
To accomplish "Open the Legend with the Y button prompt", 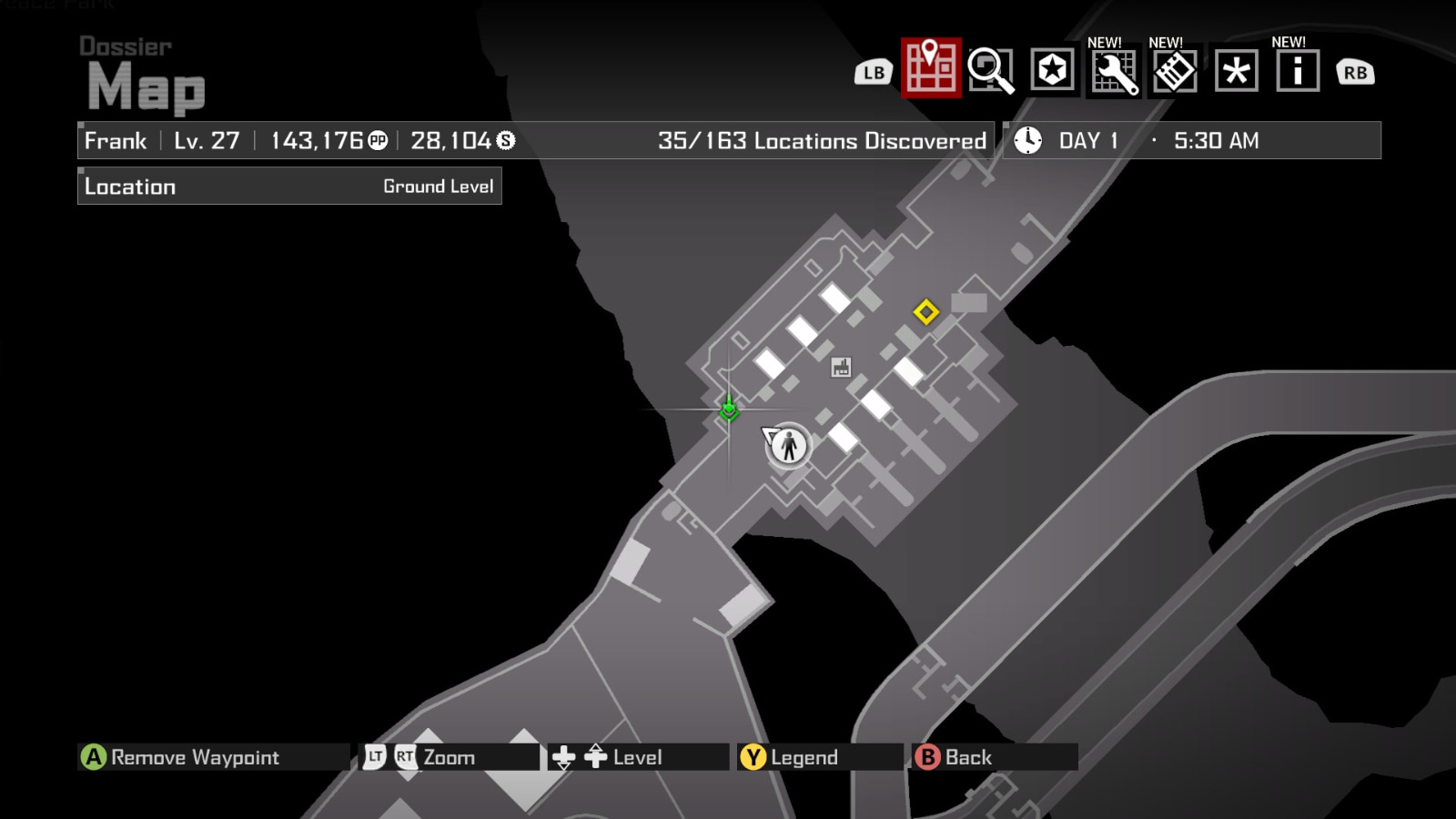I will (795, 756).
